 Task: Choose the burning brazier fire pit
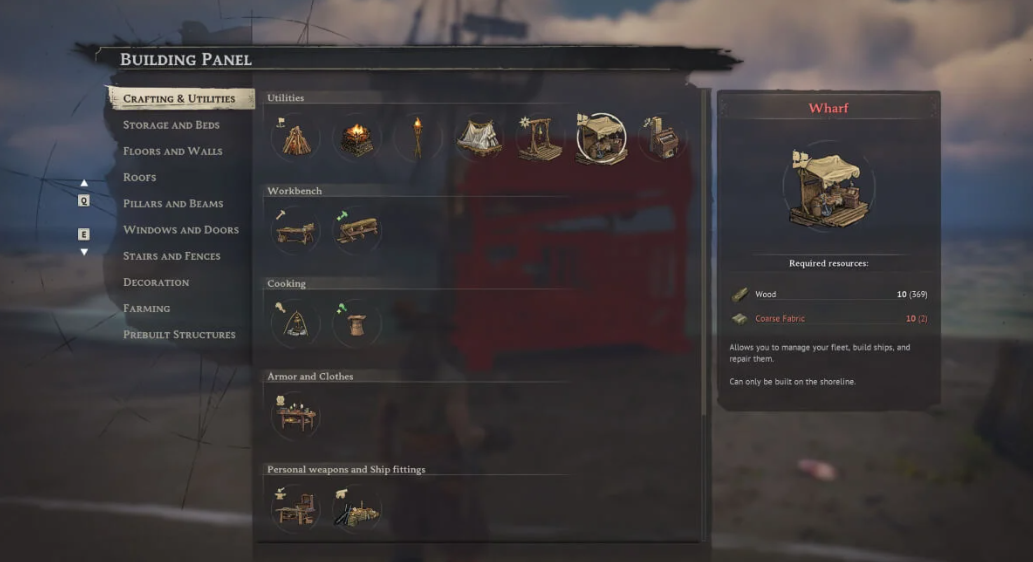pos(356,139)
